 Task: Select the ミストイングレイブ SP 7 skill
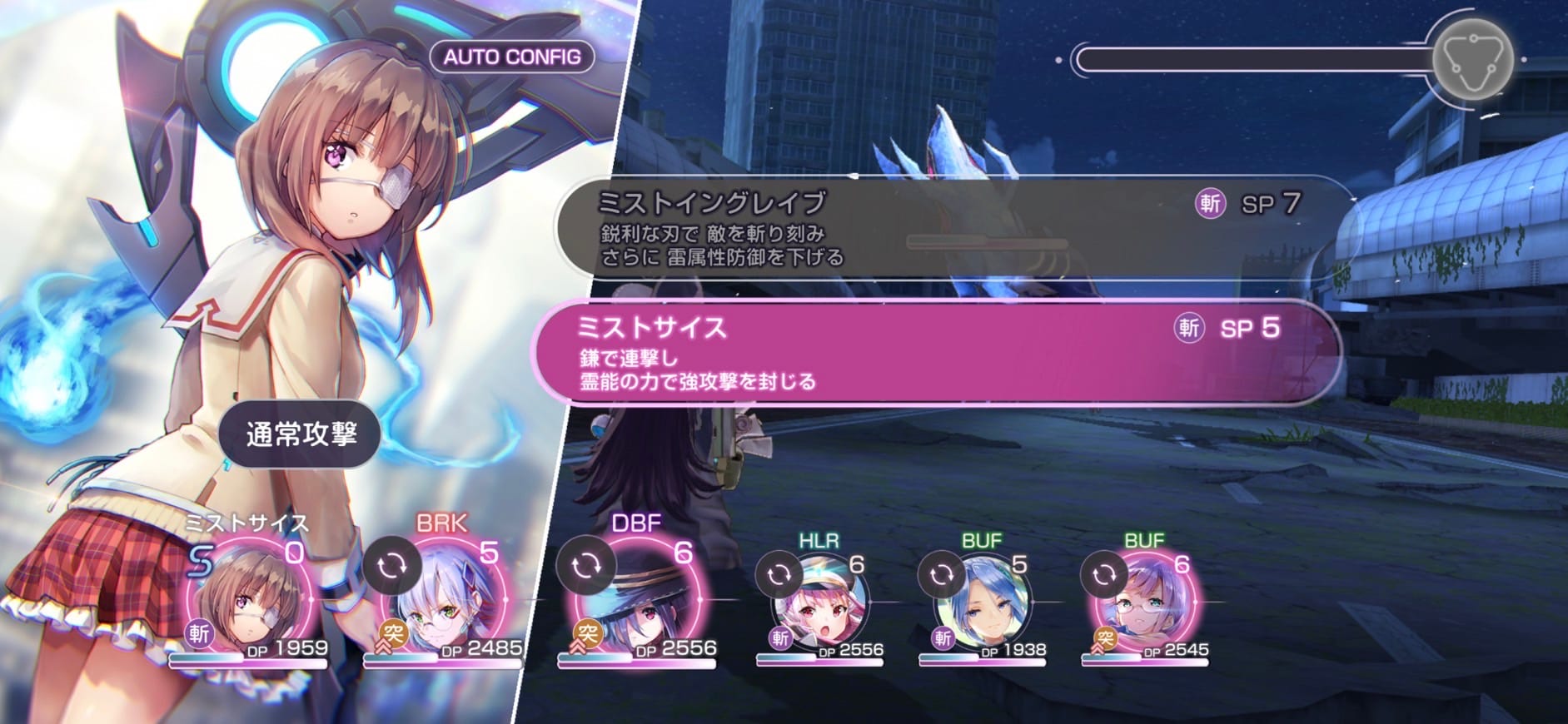916,225
